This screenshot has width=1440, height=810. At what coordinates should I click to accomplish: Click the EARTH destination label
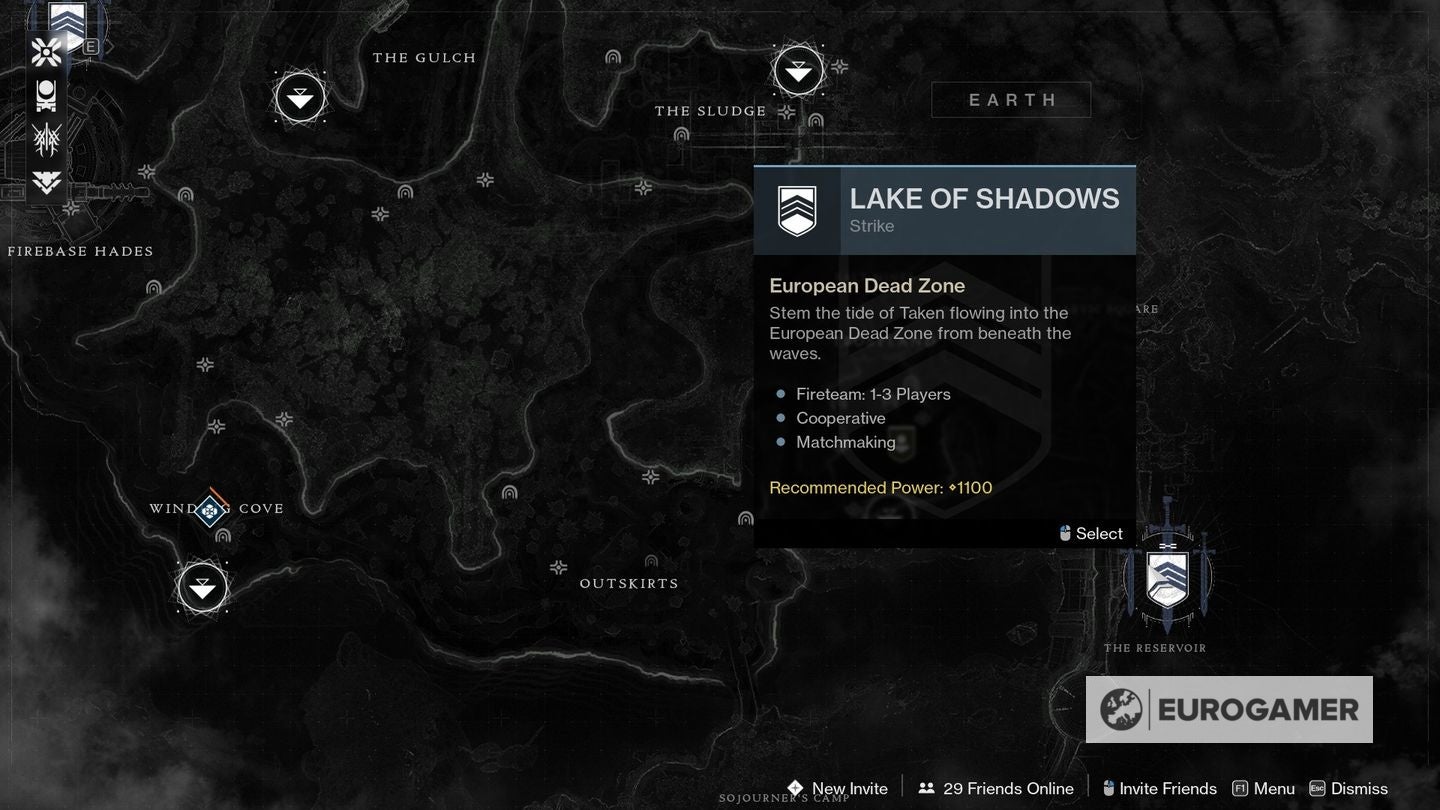pos(1010,99)
